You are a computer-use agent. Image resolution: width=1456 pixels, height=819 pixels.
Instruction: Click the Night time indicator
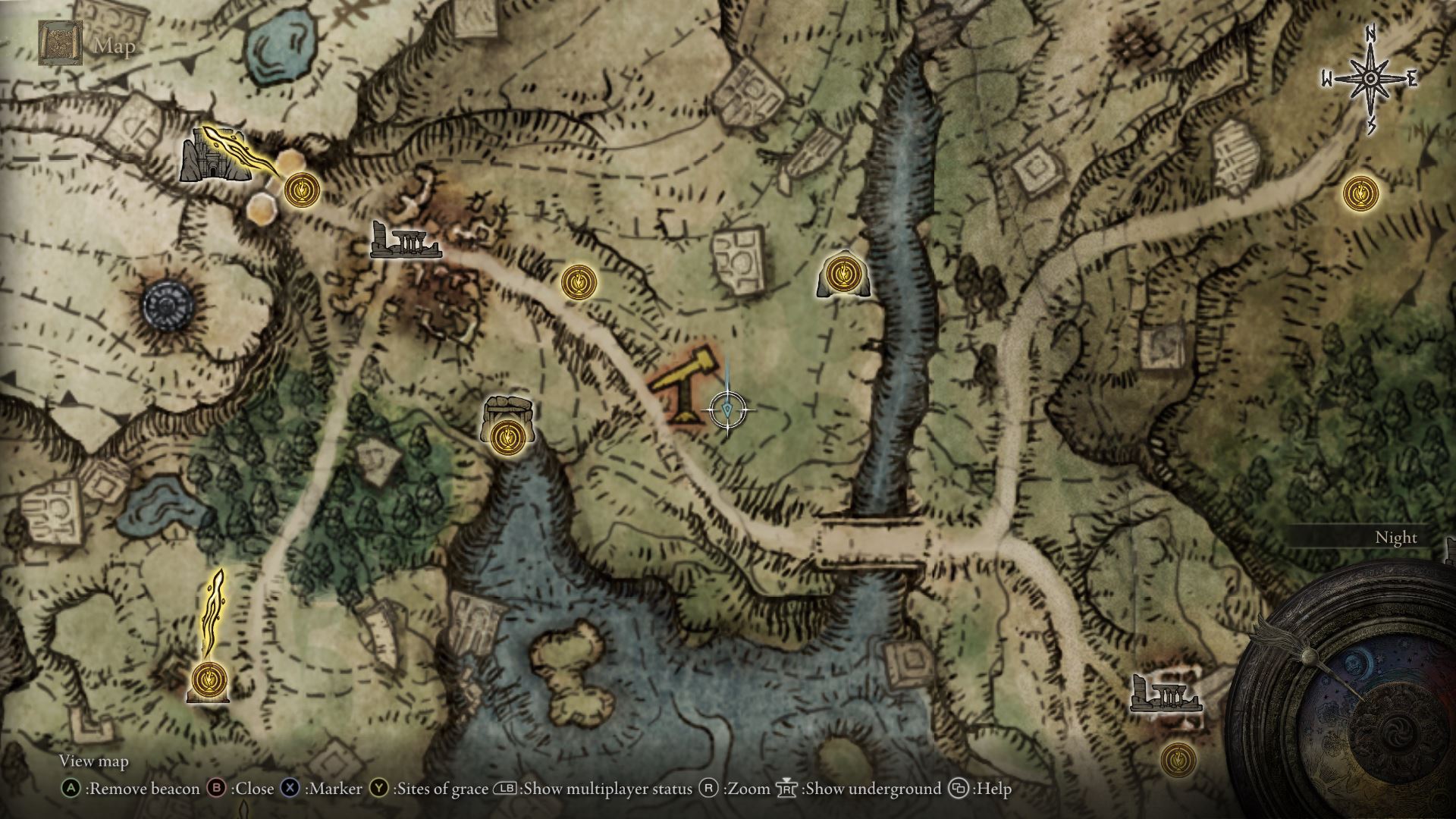[1396, 537]
